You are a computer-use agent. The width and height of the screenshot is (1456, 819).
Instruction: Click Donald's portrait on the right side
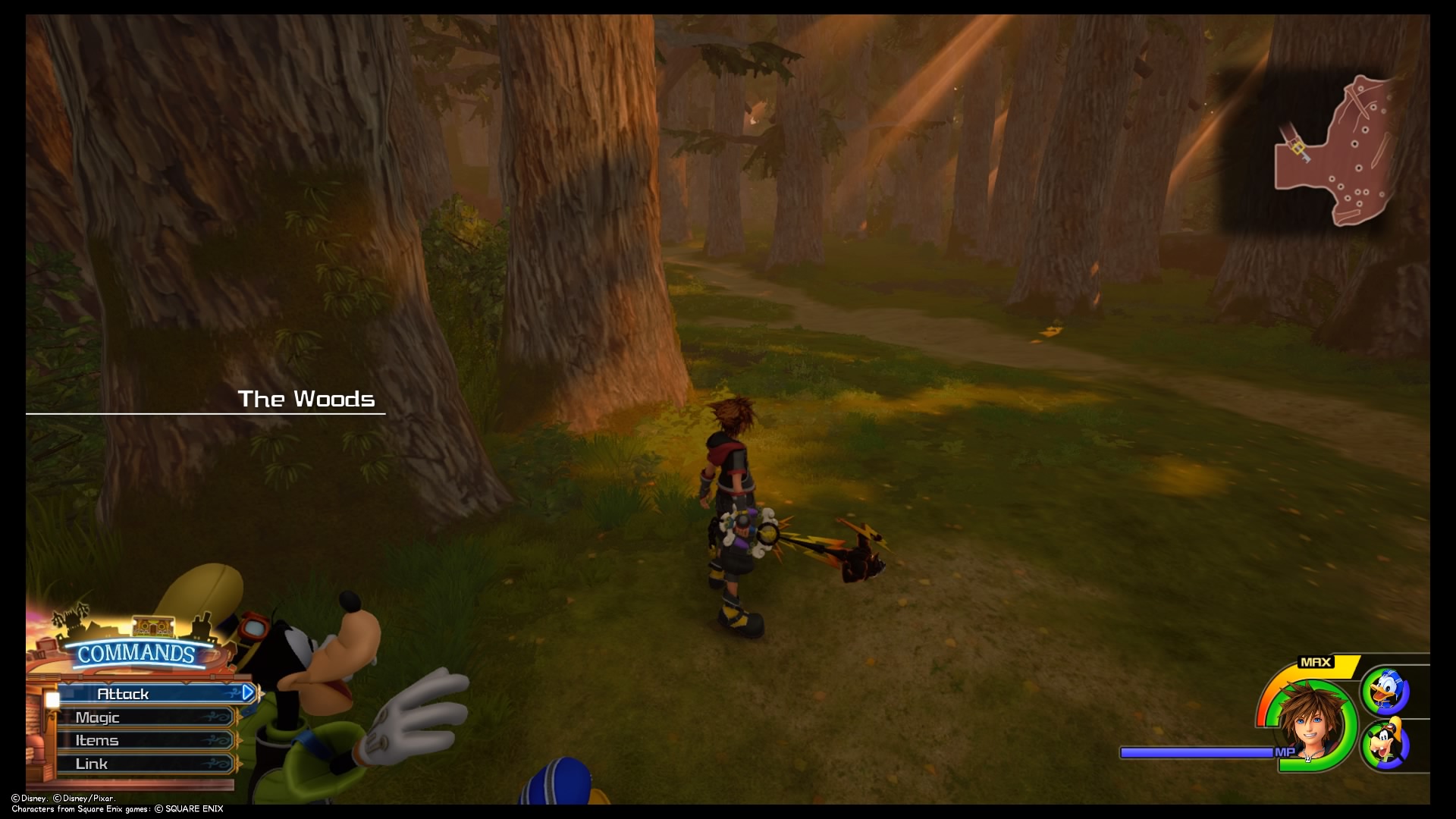point(1386,690)
